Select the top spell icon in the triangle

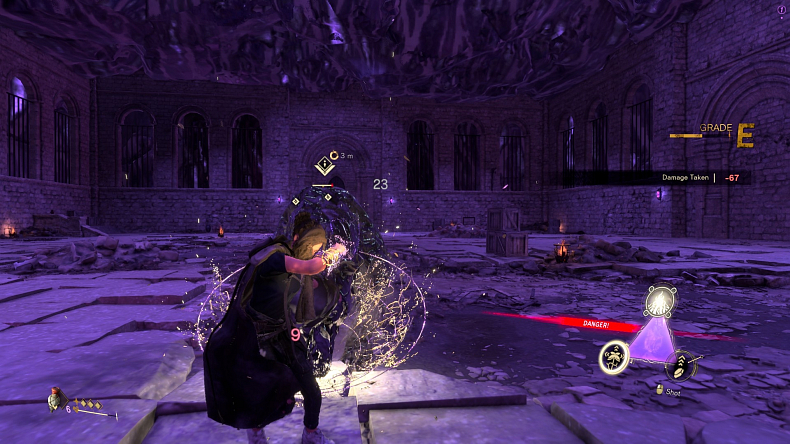click(659, 300)
